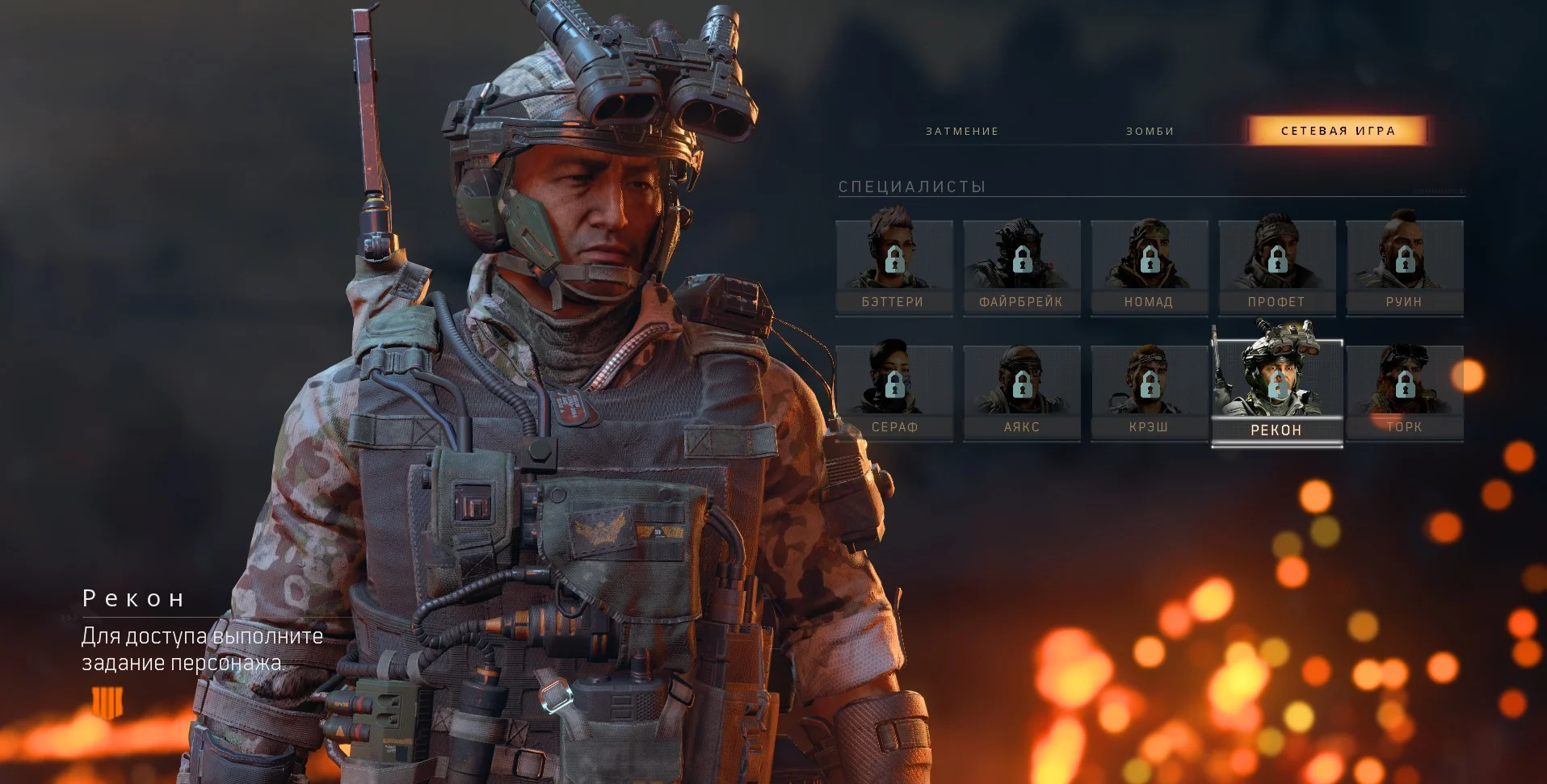Choose the Бэттери specialist tile
This screenshot has height=784, width=1547.
893,266
